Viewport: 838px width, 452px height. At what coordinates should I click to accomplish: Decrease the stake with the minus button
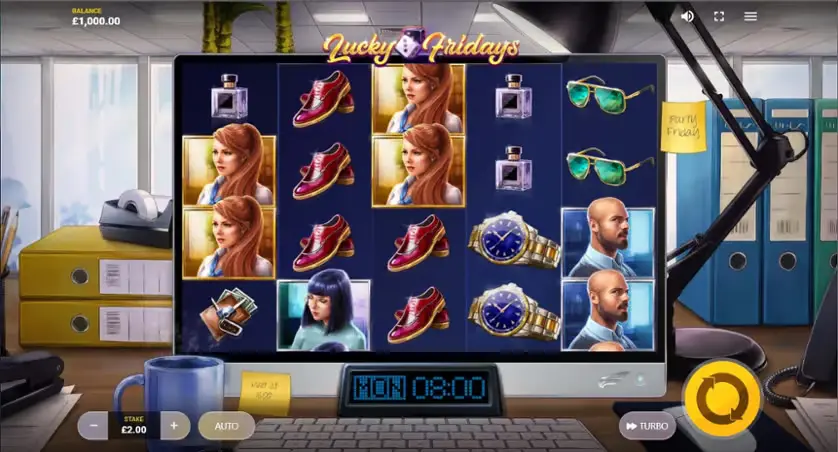[x=94, y=425]
